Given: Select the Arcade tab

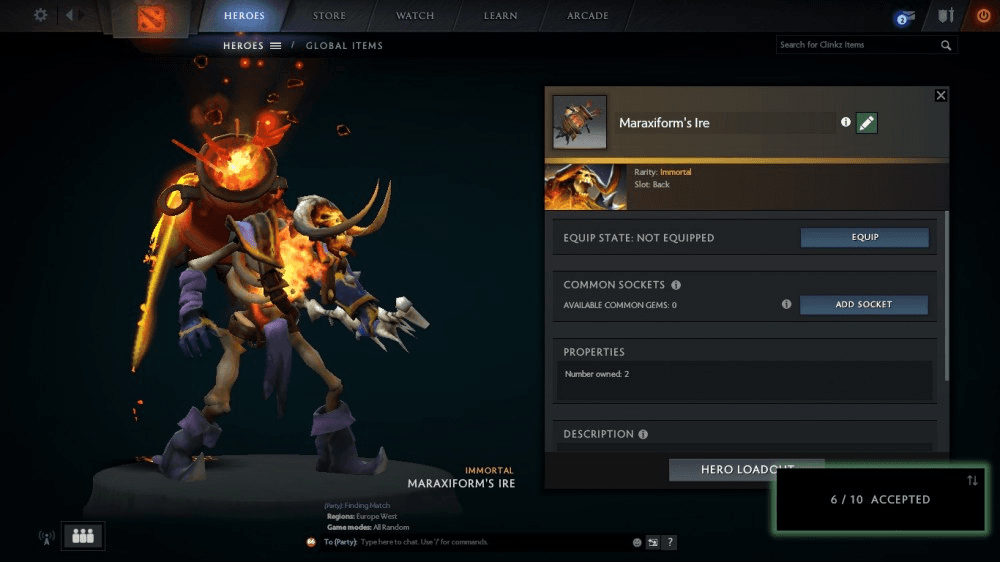Looking at the screenshot, I should 588,16.
